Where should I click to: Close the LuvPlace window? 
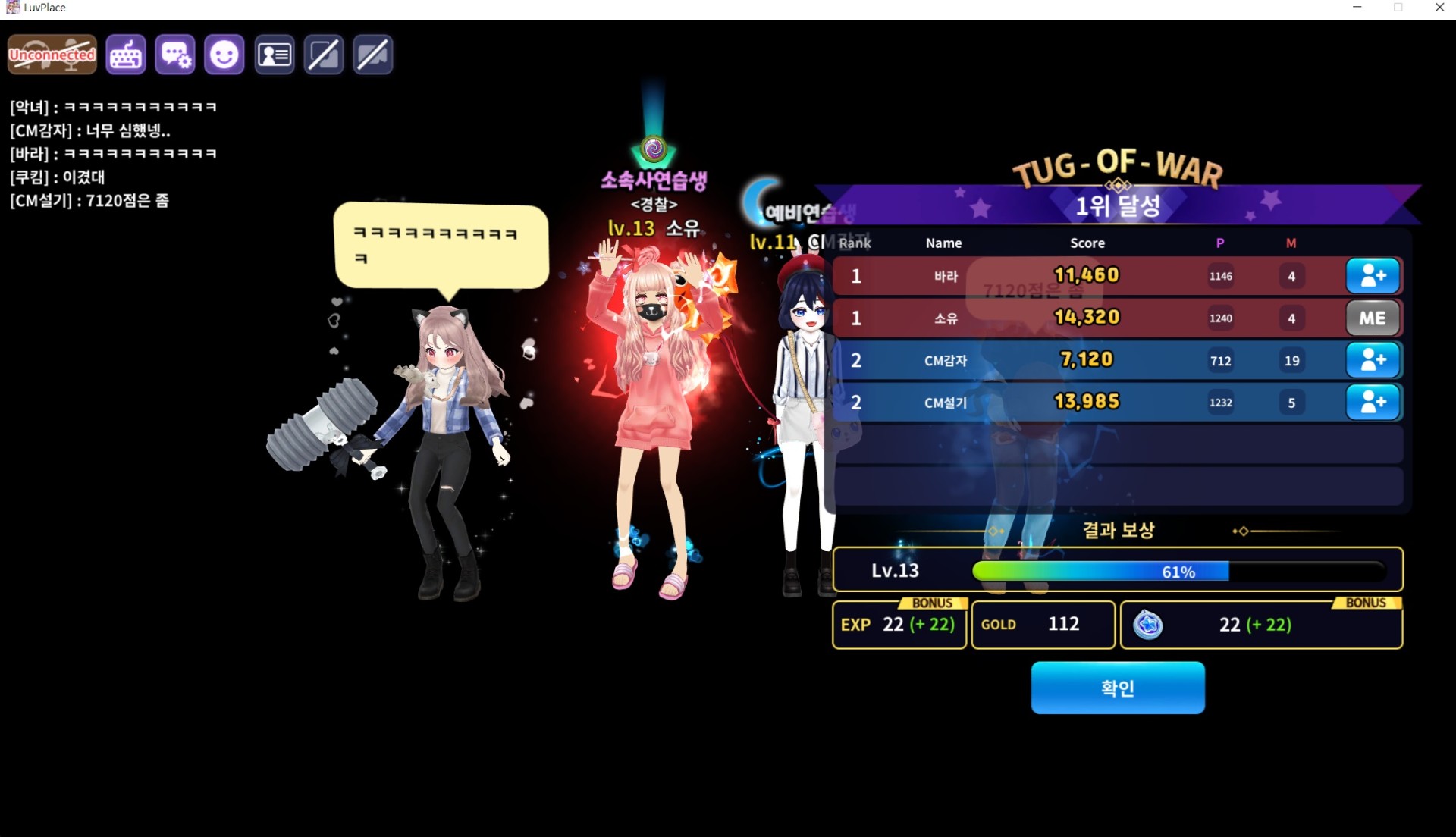[x=1439, y=8]
